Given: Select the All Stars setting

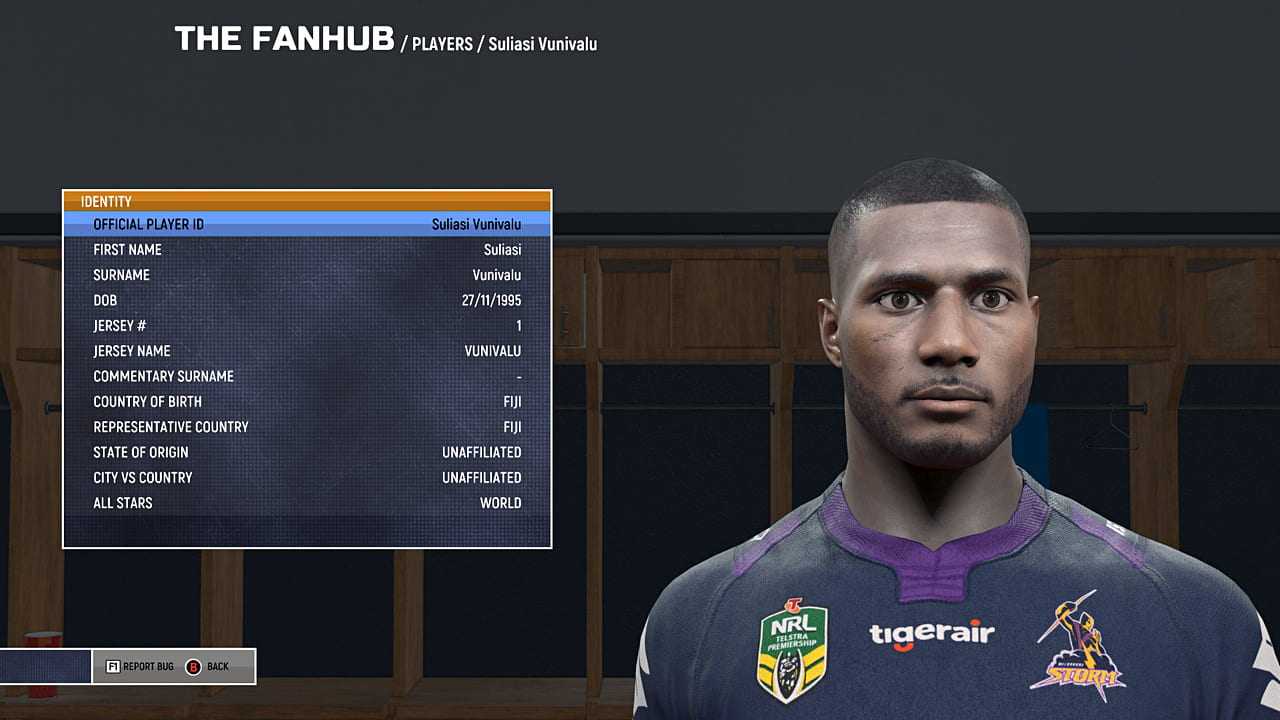Looking at the screenshot, I should coord(307,503).
